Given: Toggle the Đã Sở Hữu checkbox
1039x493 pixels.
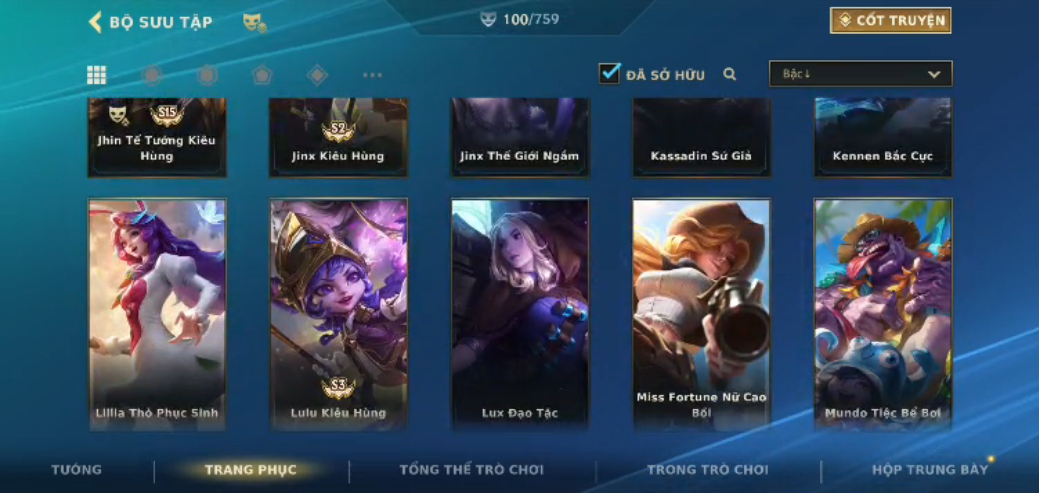Looking at the screenshot, I should click(x=610, y=74).
